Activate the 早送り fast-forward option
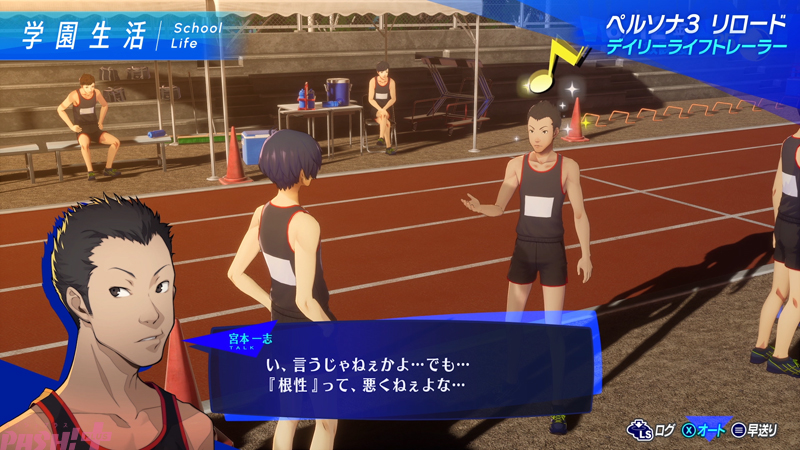The image size is (800, 450). tap(756, 430)
